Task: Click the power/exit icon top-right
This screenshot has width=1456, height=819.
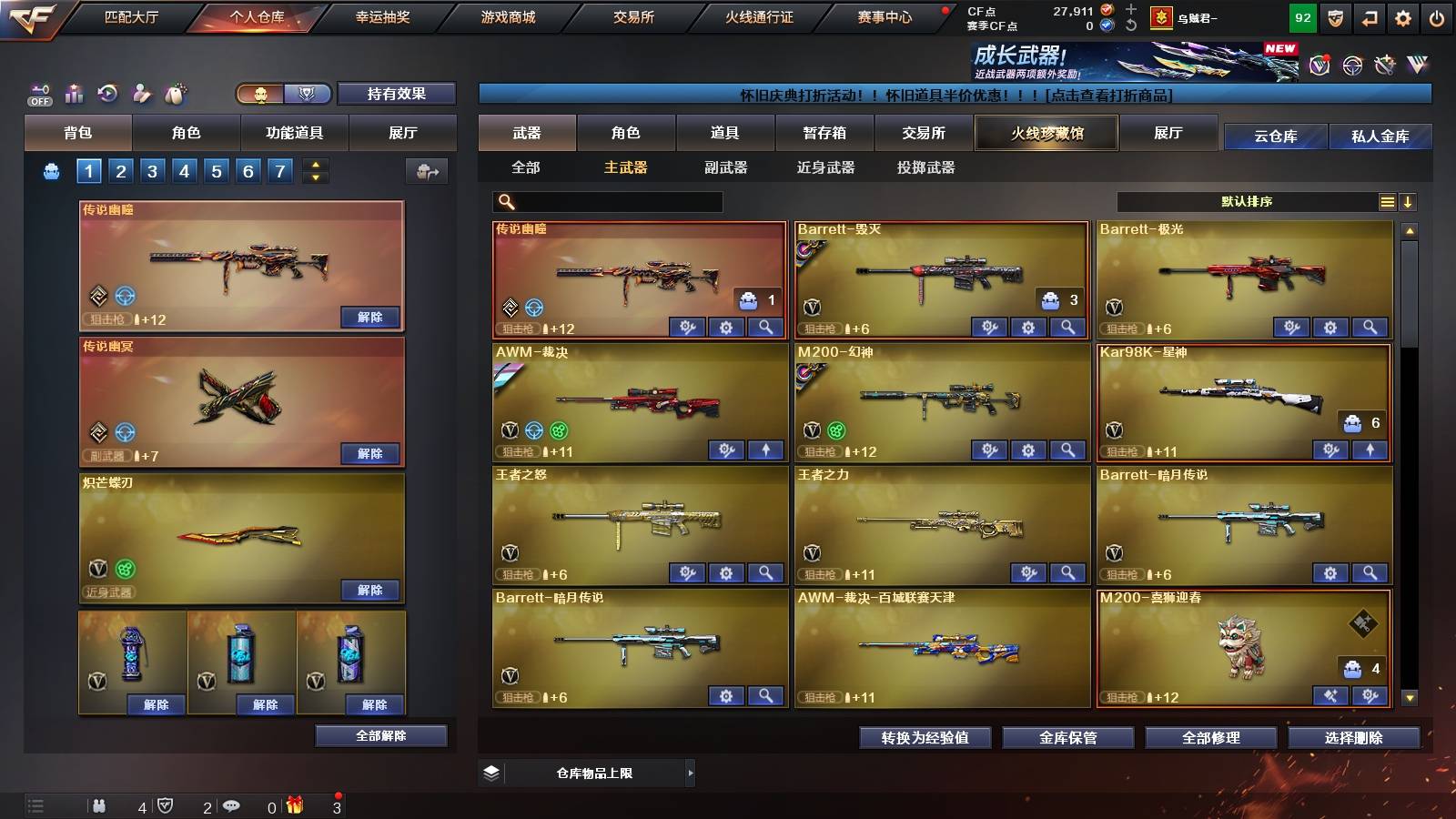Action: (x=1436, y=16)
